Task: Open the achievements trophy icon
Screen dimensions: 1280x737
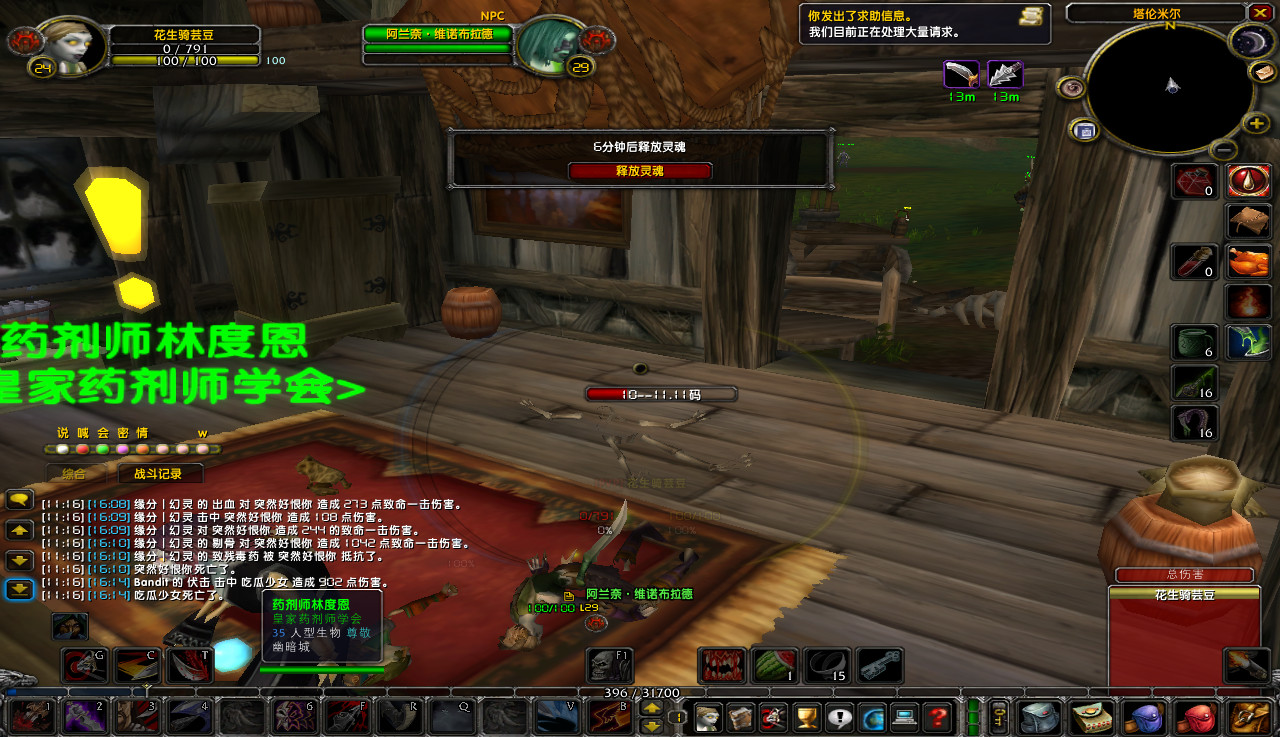Action: [x=806, y=716]
